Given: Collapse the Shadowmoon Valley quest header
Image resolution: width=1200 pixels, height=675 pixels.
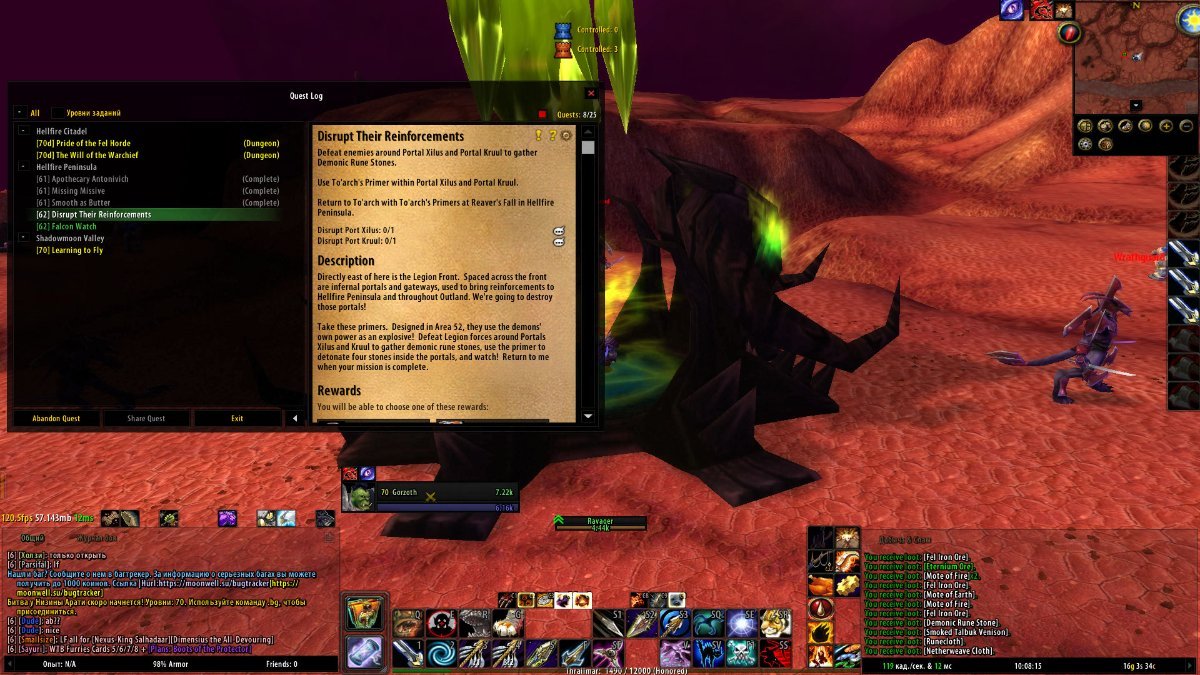Looking at the screenshot, I should click(22, 239).
